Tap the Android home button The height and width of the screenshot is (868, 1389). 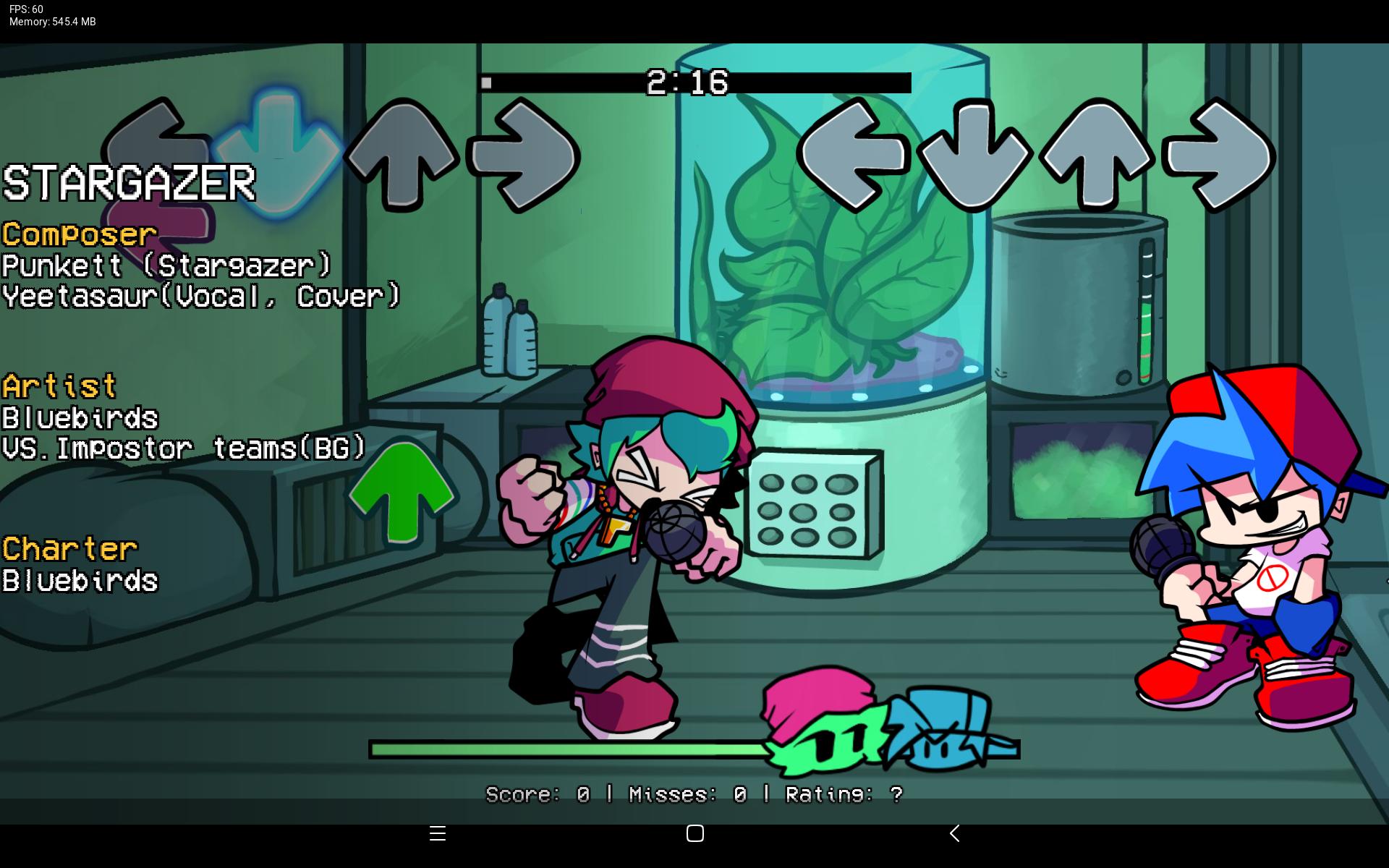694,833
